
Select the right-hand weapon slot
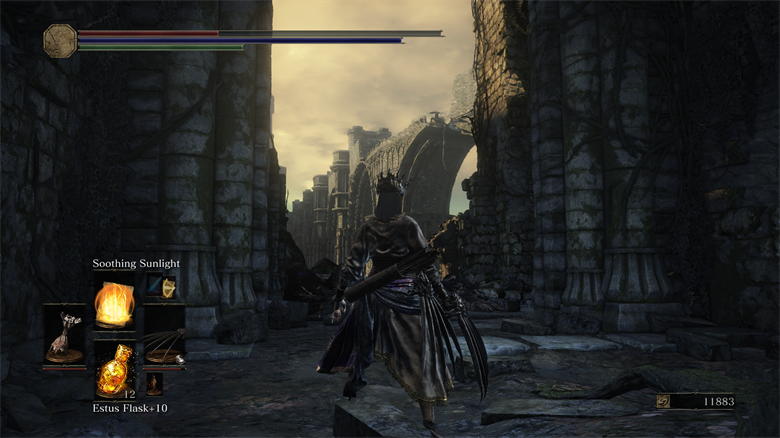coord(163,340)
